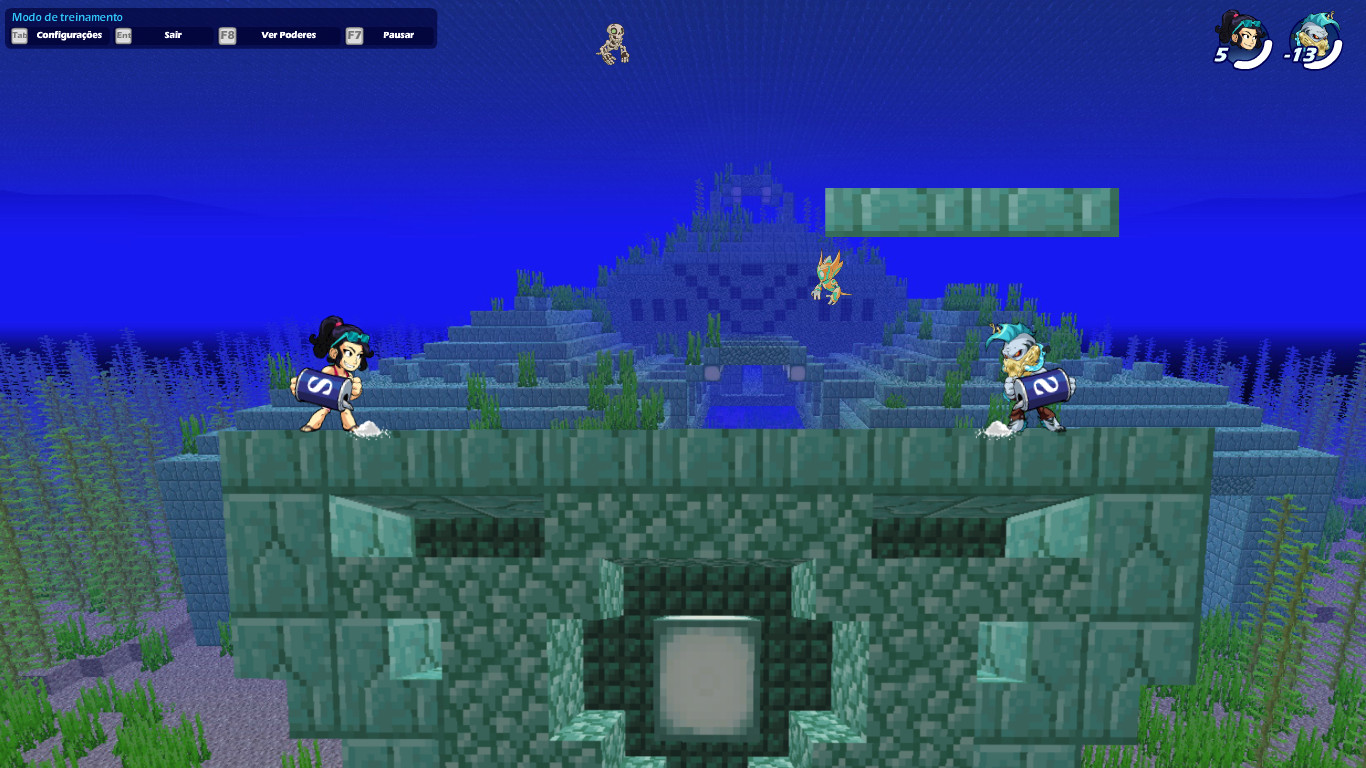The height and width of the screenshot is (768, 1366).
Task: Click Sair to exit training mode
Action: tap(172, 35)
